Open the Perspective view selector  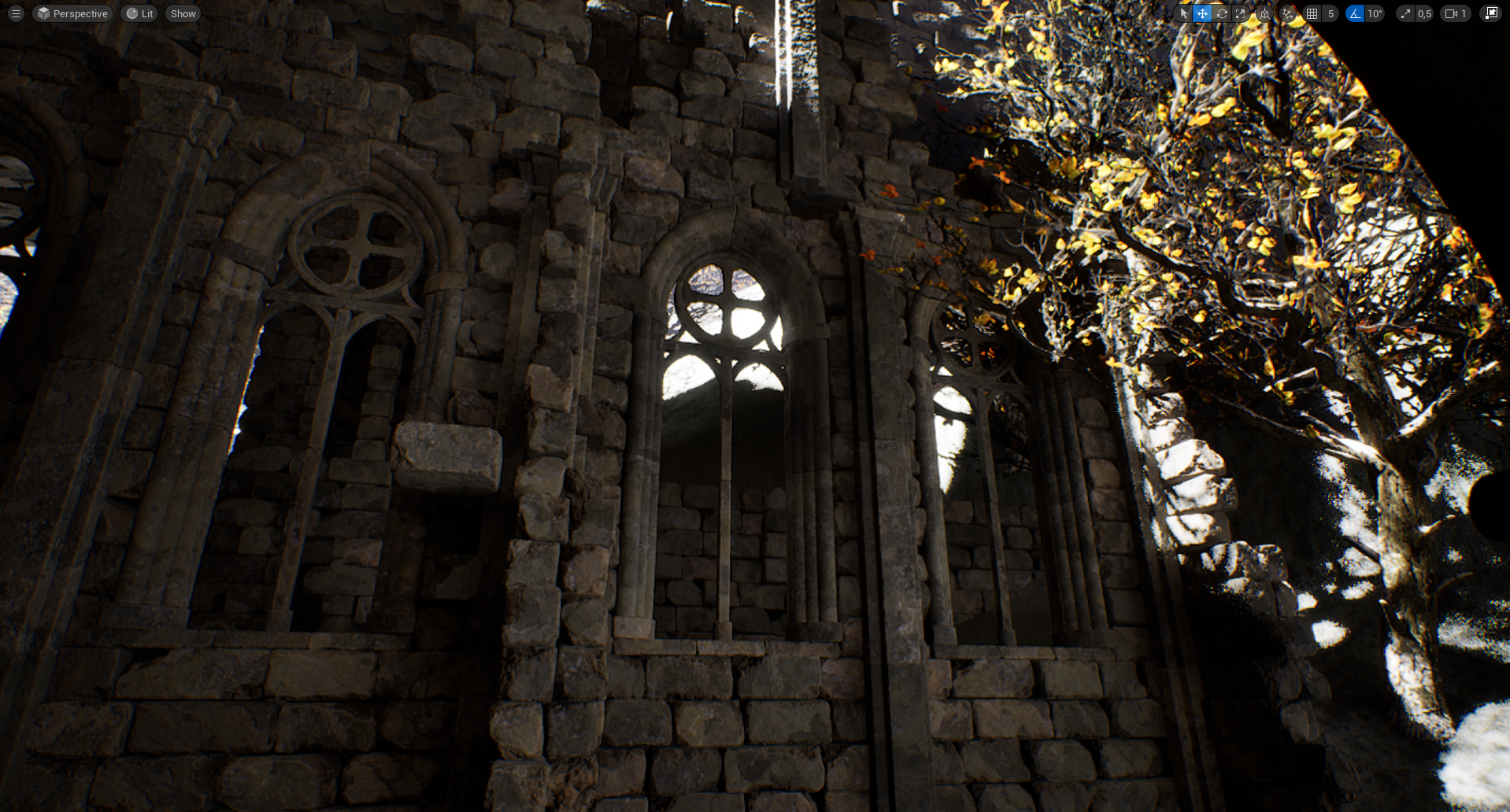[x=72, y=13]
